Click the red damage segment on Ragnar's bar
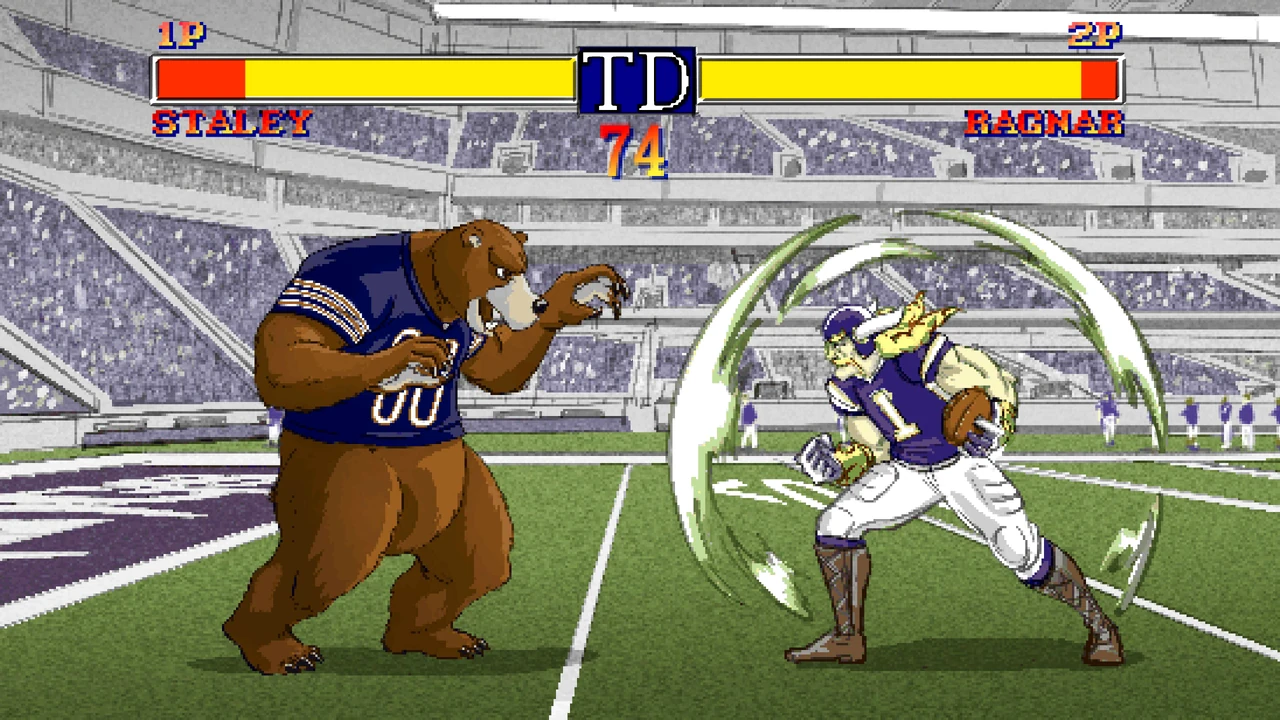Image resolution: width=1280 pixels, height=720 pixels. click(x=1097, y=77)
